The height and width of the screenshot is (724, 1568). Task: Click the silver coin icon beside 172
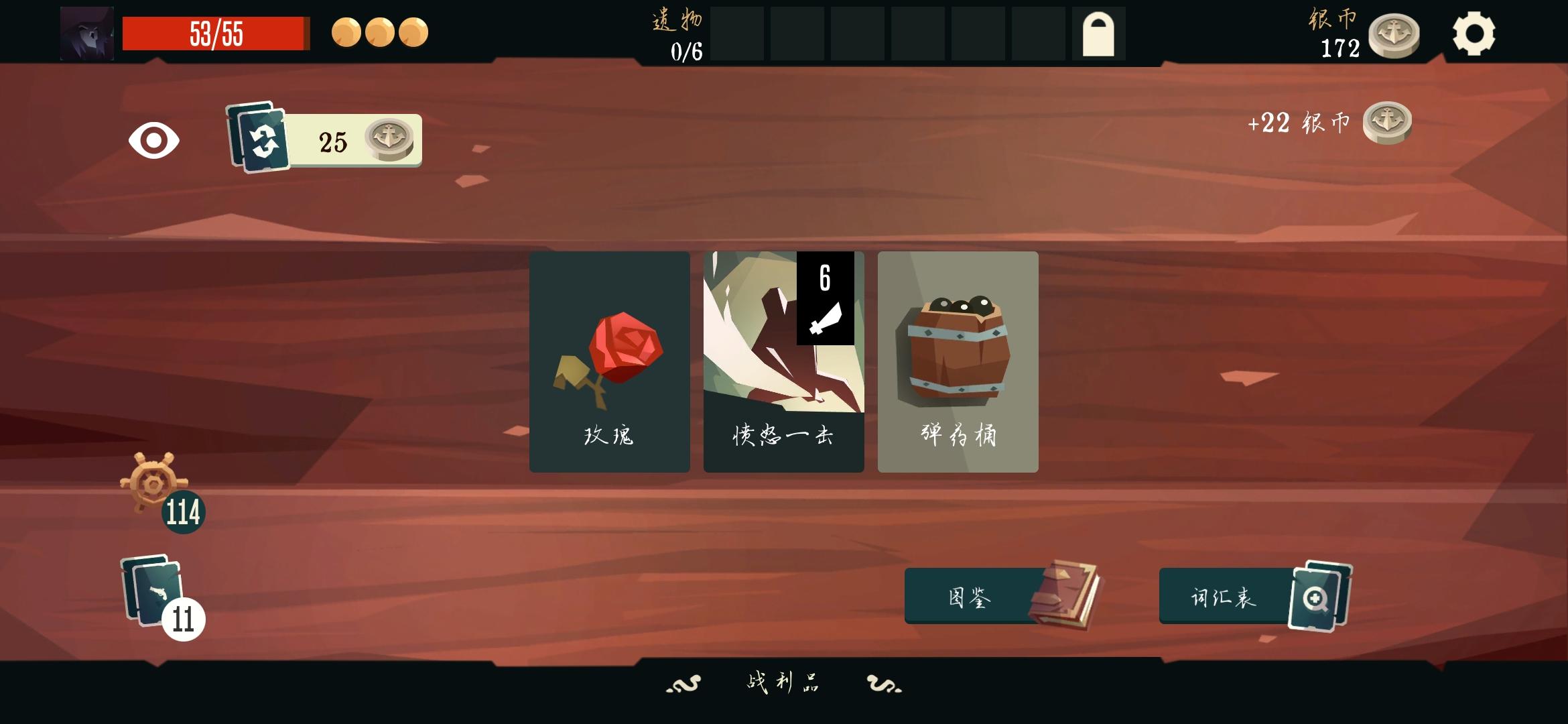pyautogui.click(x=1392, y=35)
